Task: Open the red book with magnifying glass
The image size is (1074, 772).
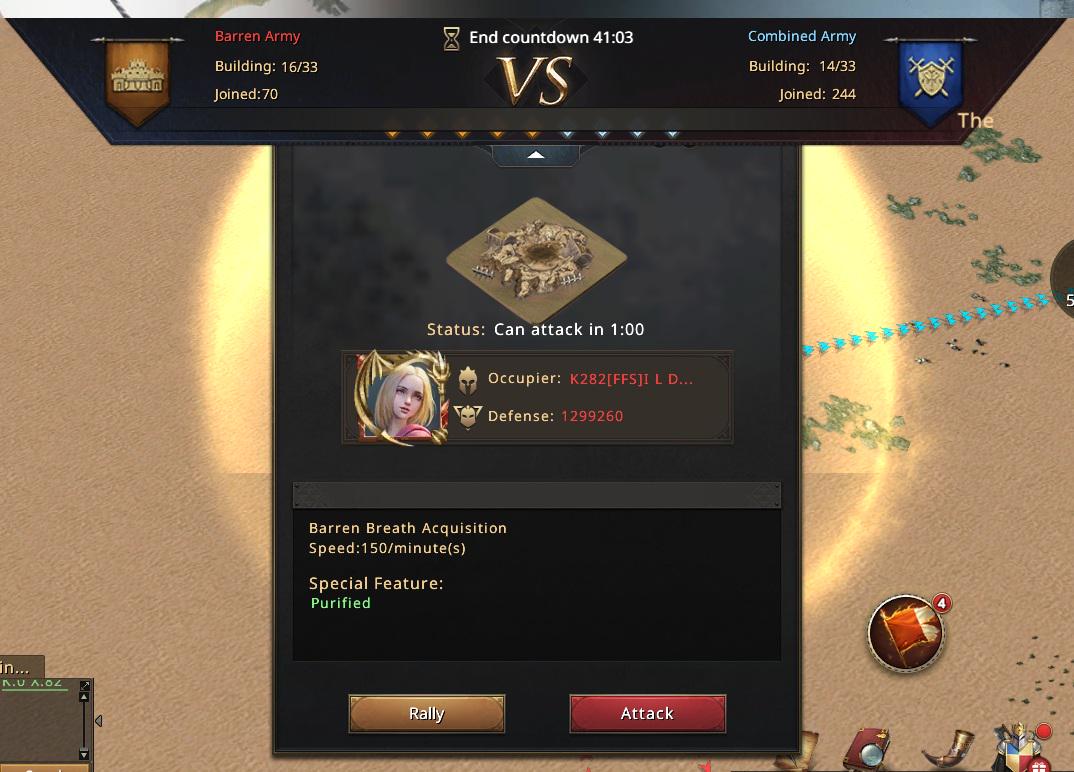Action: pyautogui.click(x=867, y=751)
